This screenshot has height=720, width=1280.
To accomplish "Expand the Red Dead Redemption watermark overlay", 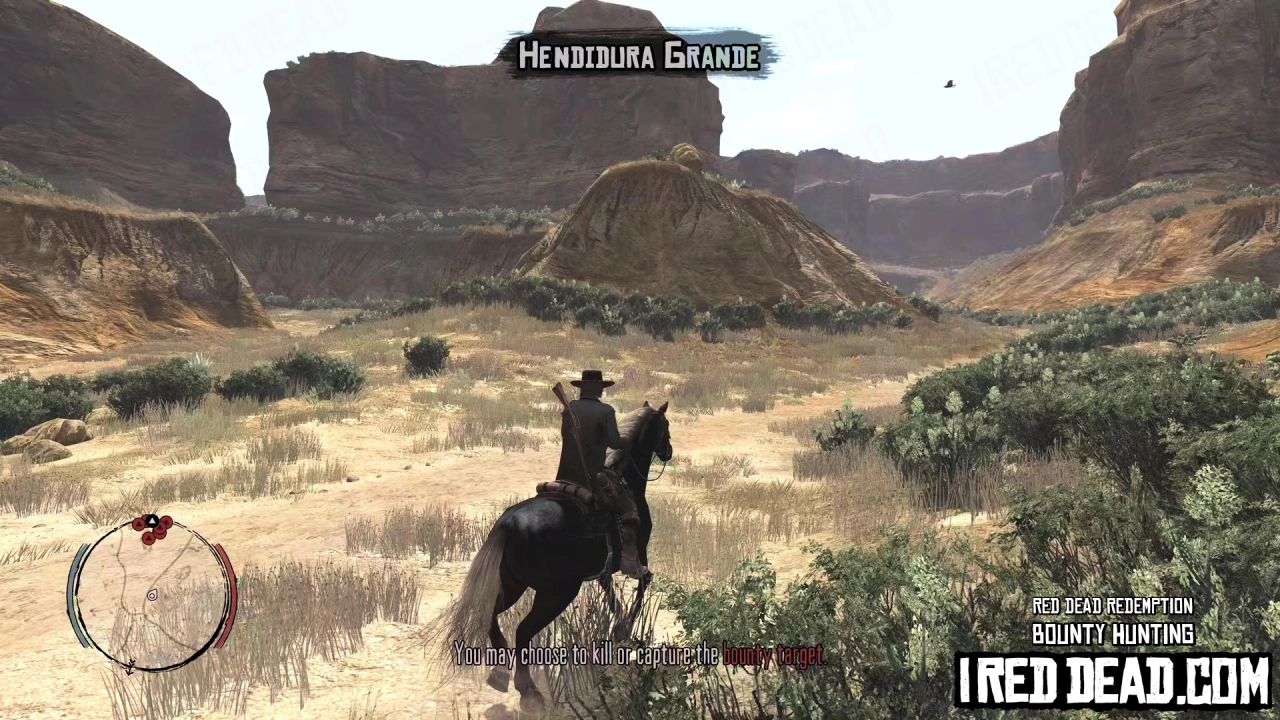I will (1113, 605).
